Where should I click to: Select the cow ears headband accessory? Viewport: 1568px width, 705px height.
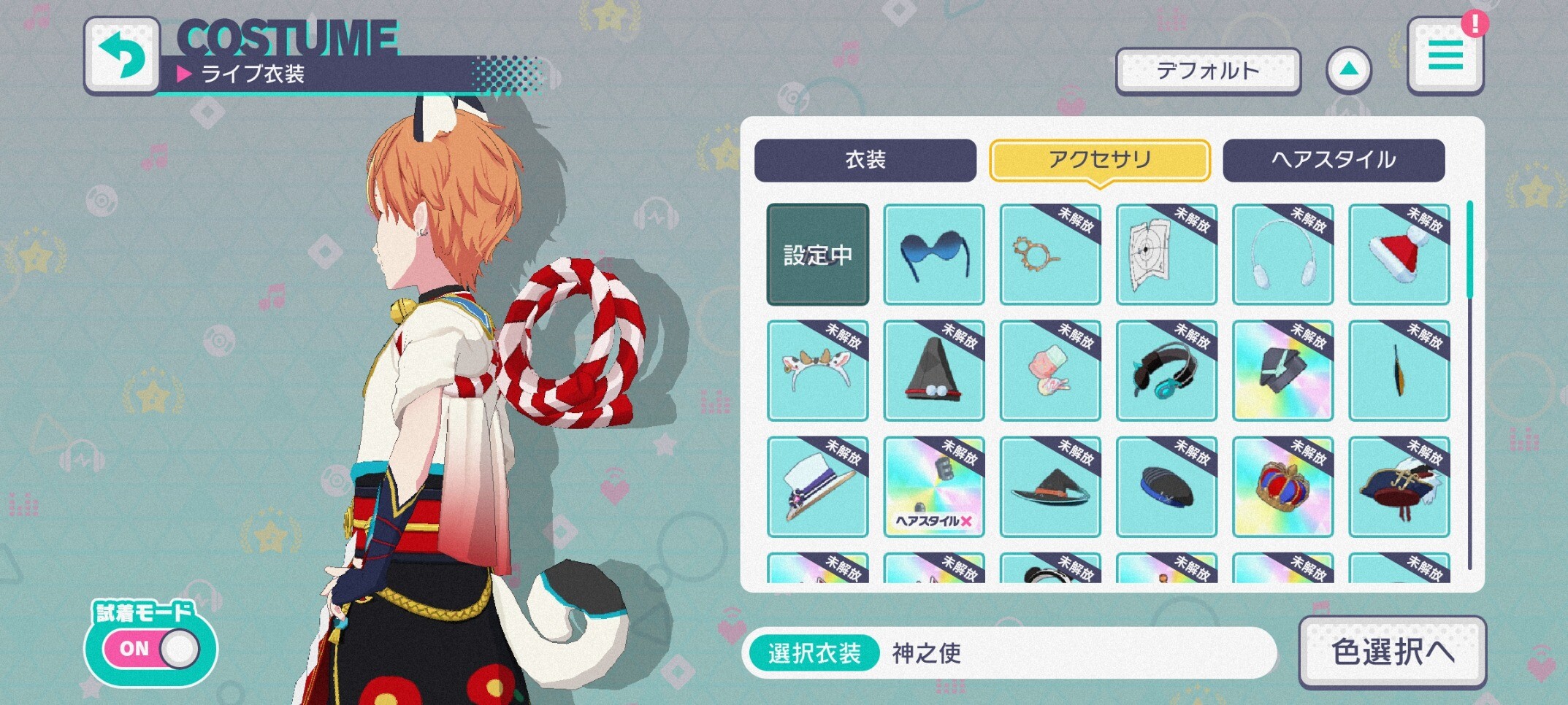817,371
